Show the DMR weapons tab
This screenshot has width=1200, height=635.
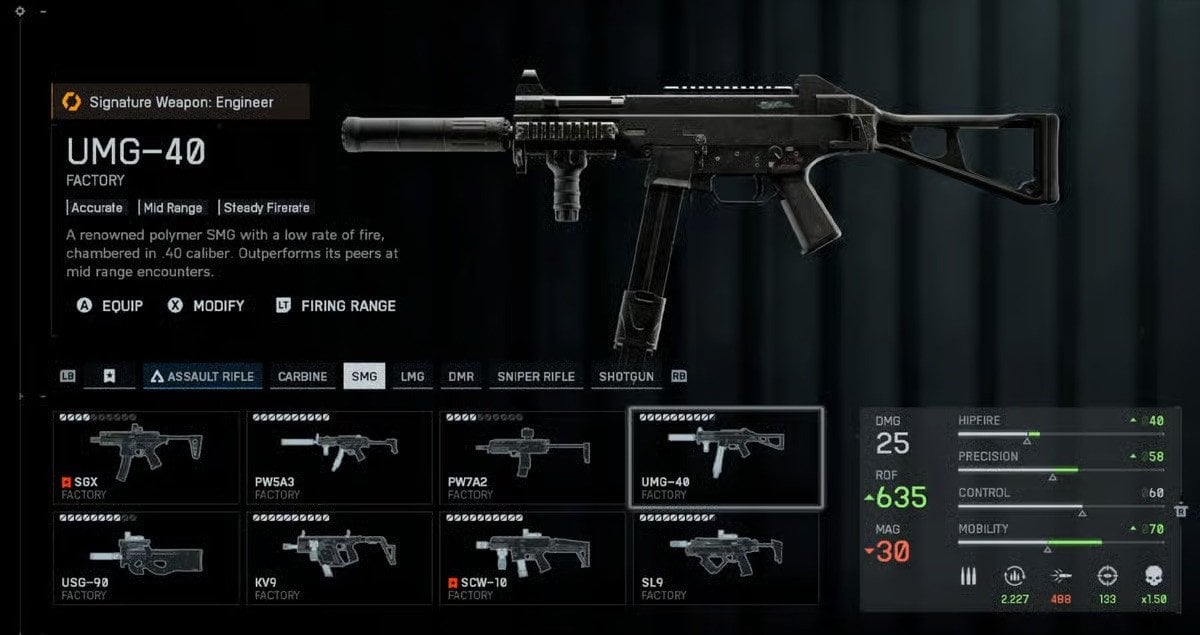460,376
